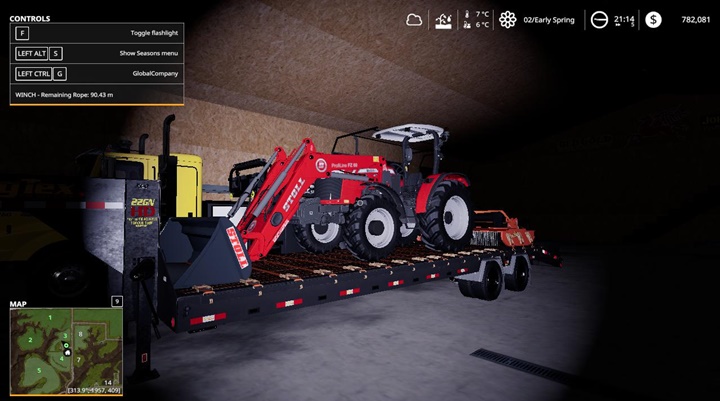Screen dimensions: 720x401
Task: Click the game clock icon
Action: [x=599, y=19]
